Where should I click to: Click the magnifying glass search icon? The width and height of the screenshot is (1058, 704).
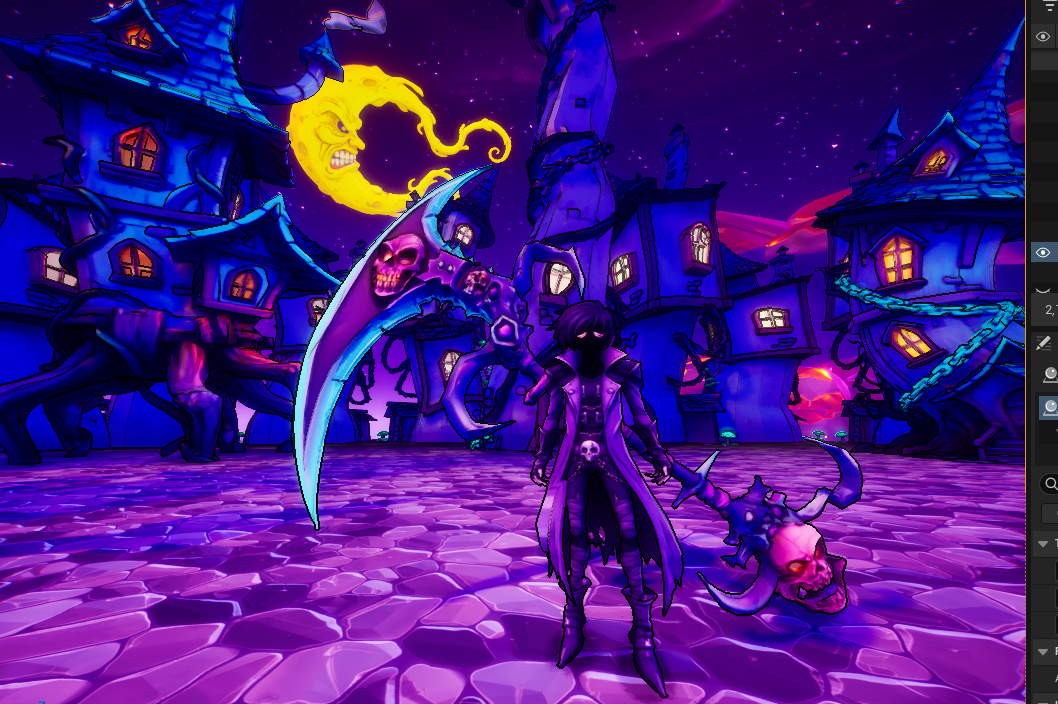[x=1050, y=484]
